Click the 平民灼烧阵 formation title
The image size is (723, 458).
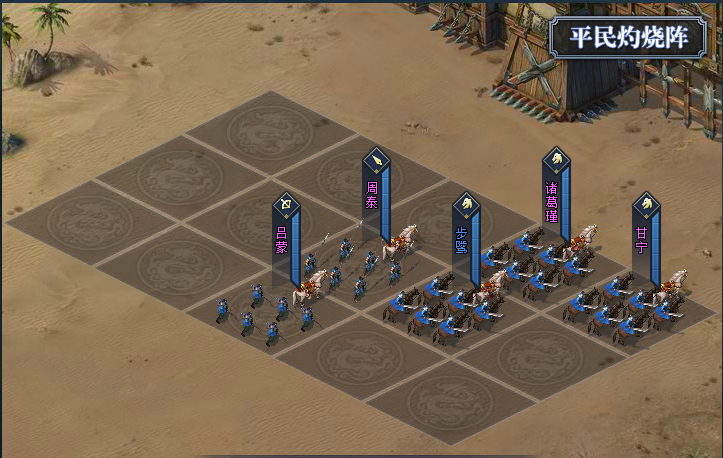coord(630,38)
